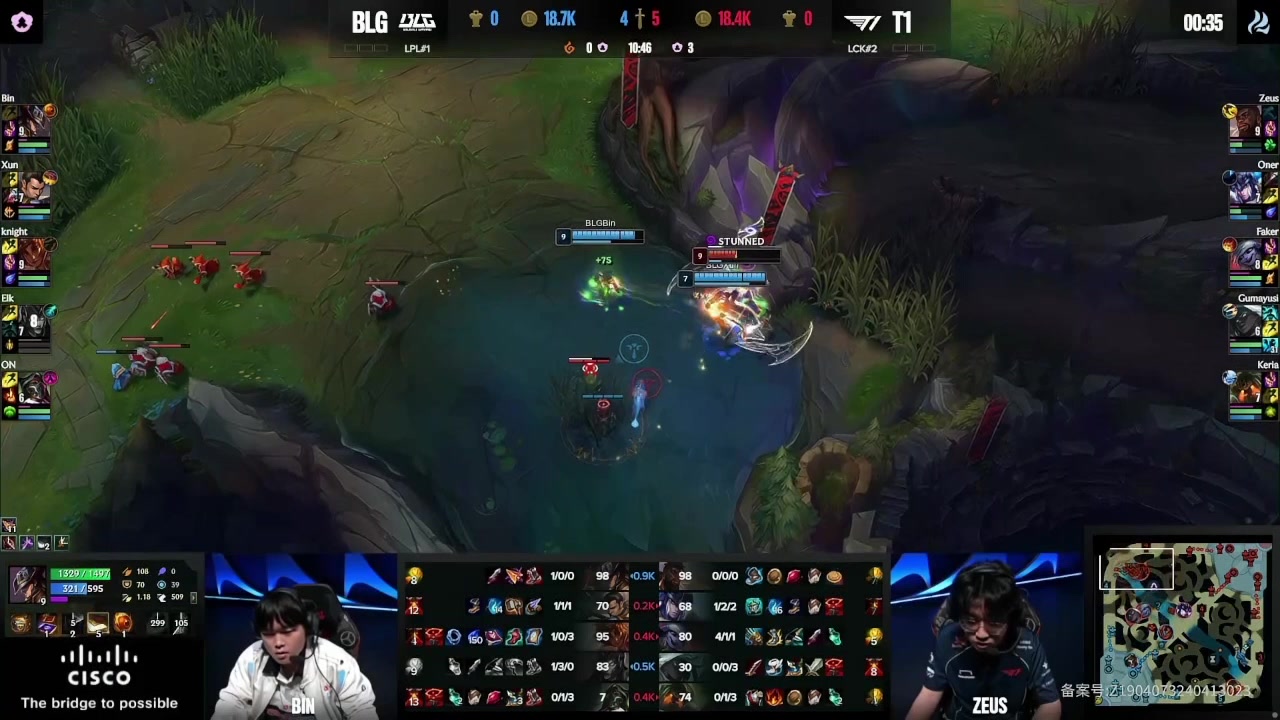
Task: Select Zeus's champion portrait in right sidebar
Action: (1245, 121)
